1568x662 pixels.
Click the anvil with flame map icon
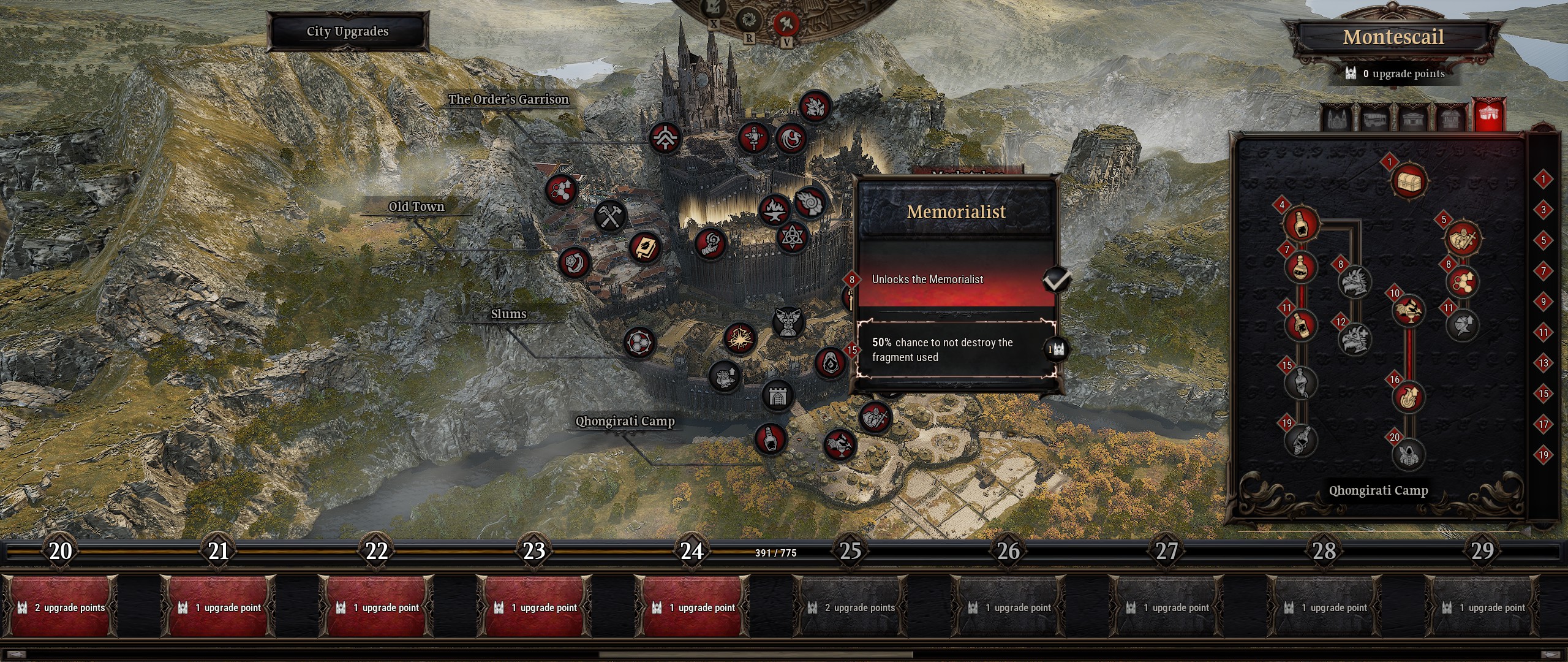(x=774, y=209)
